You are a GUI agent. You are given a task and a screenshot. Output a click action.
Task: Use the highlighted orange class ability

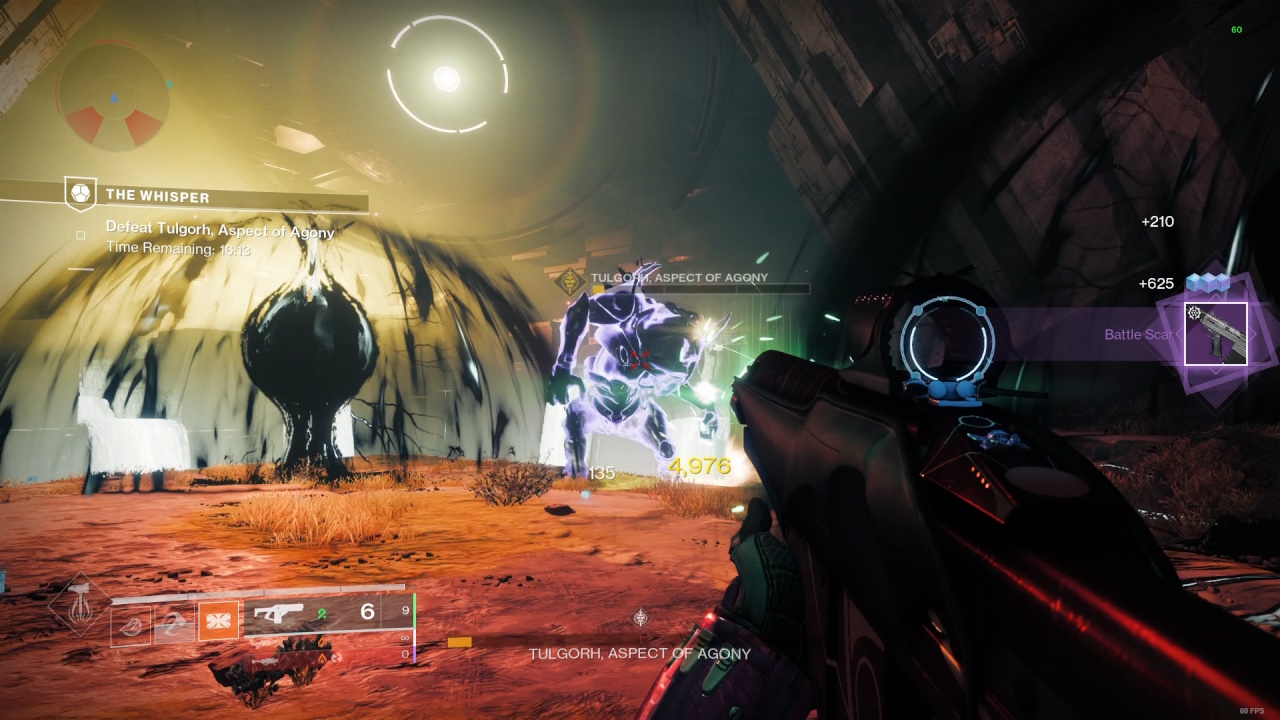(217, 621)
